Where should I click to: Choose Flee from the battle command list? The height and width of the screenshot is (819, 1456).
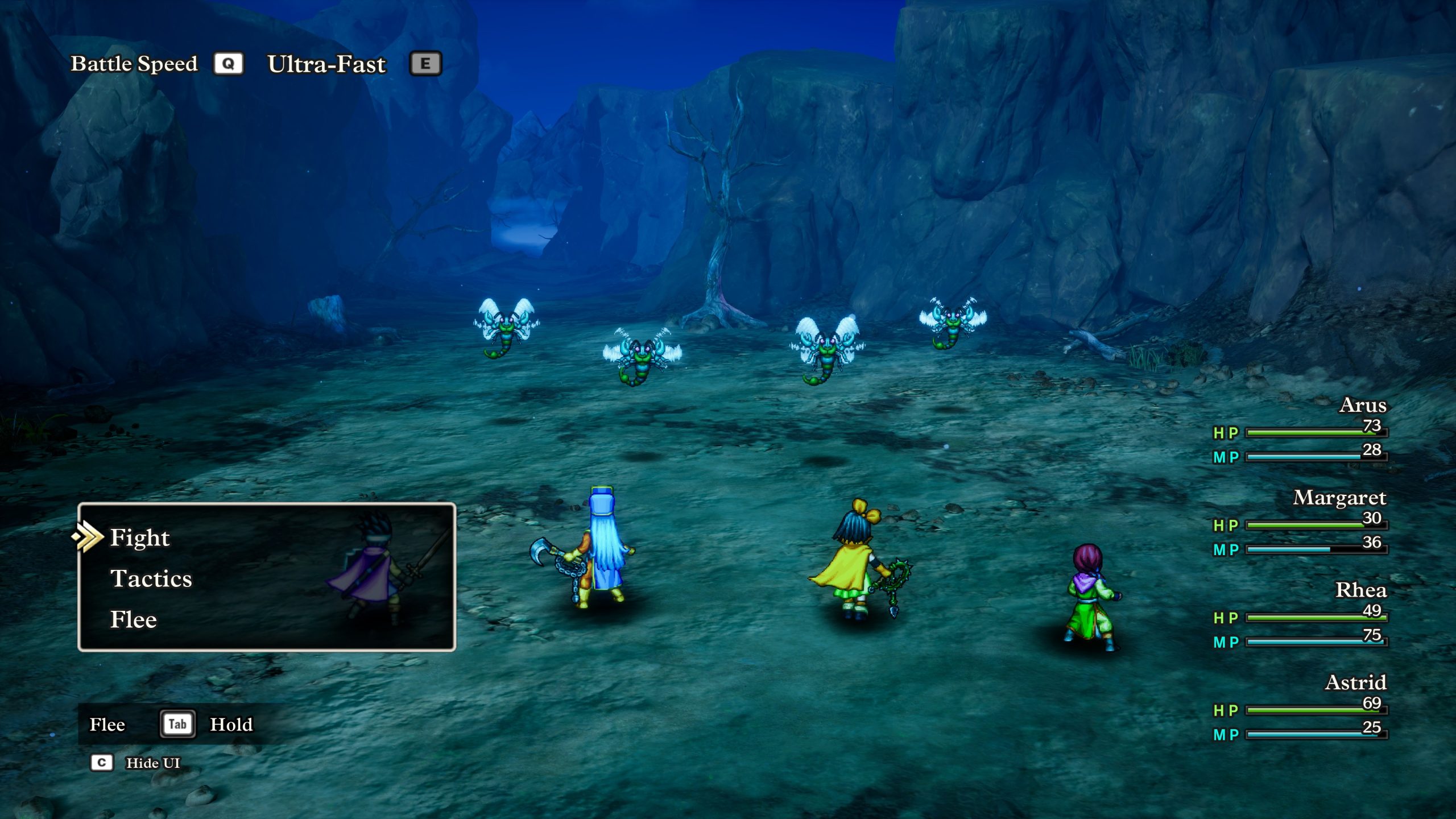pyautogui.click(x=134, y=619)
